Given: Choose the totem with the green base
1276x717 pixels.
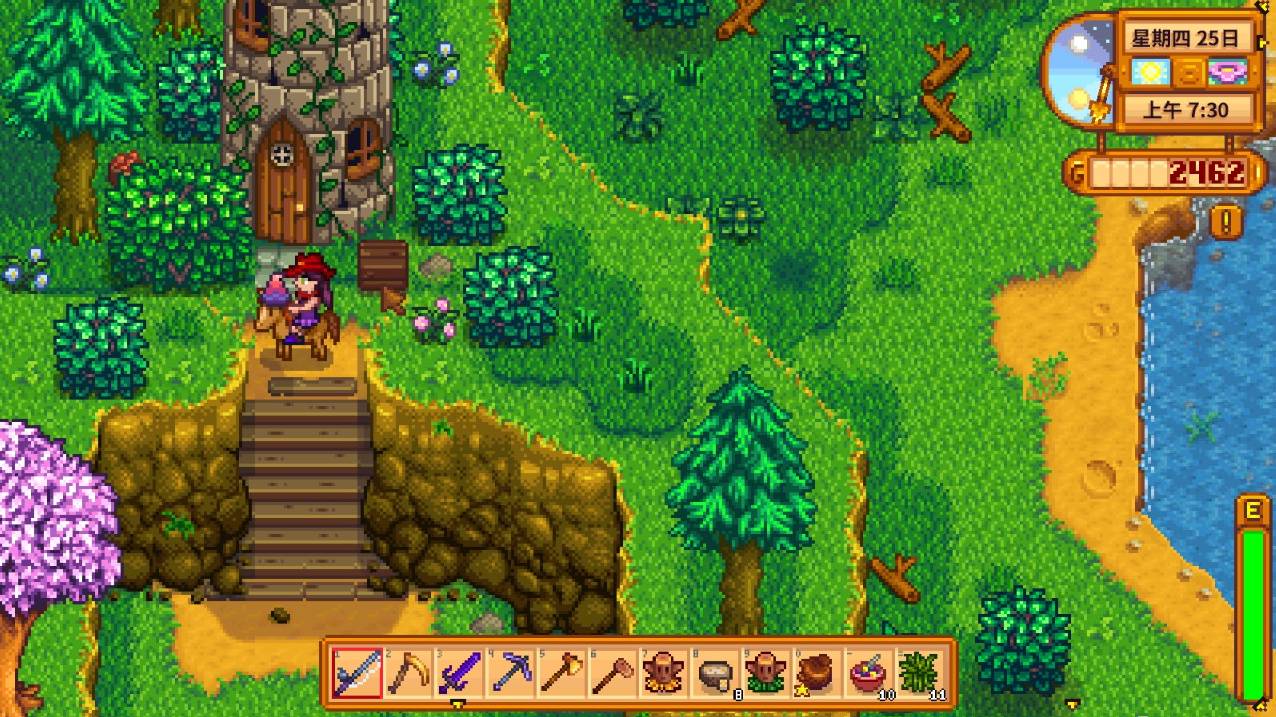Looking at the screenshot, I should pyautogui.click(x=765, y=673).
